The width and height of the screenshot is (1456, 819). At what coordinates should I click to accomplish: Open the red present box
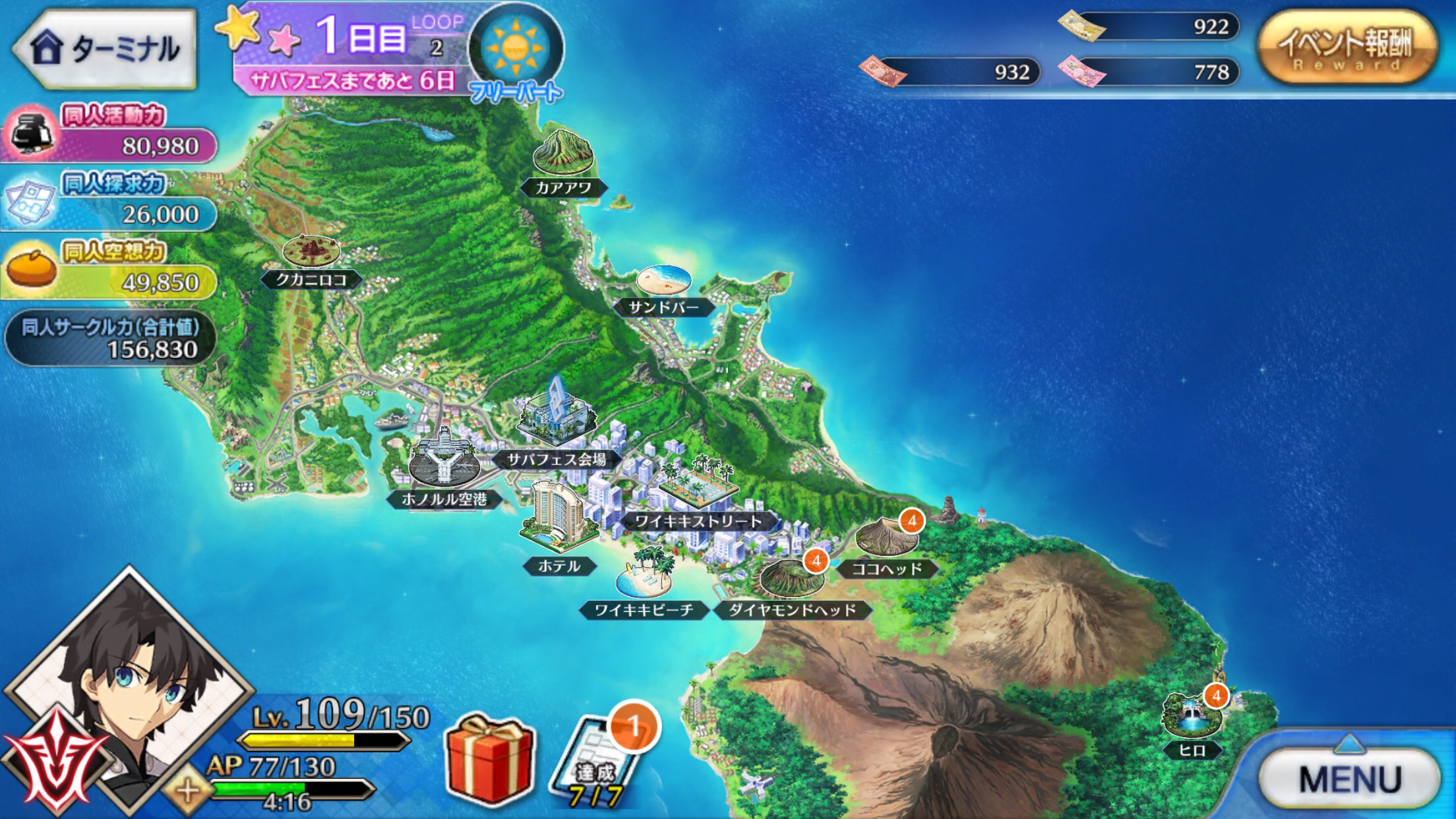(x=489, y=758)
